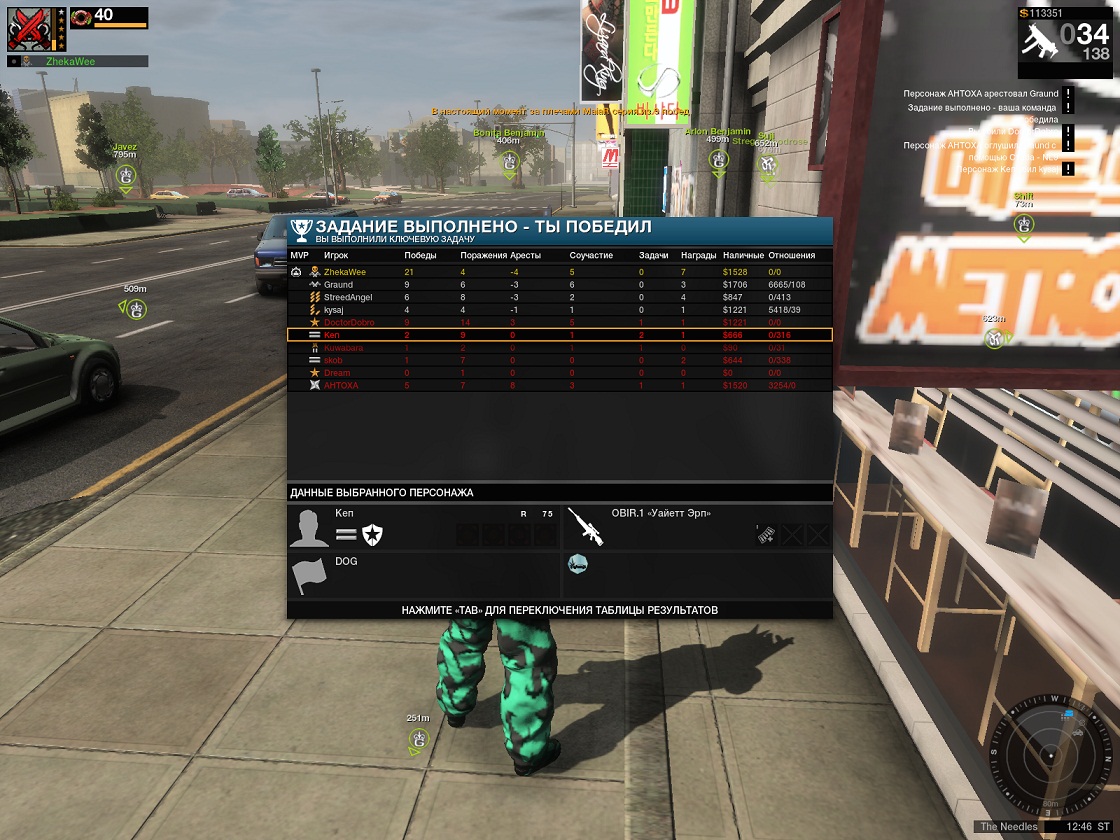Select the kysaj player row

point(336,310)
